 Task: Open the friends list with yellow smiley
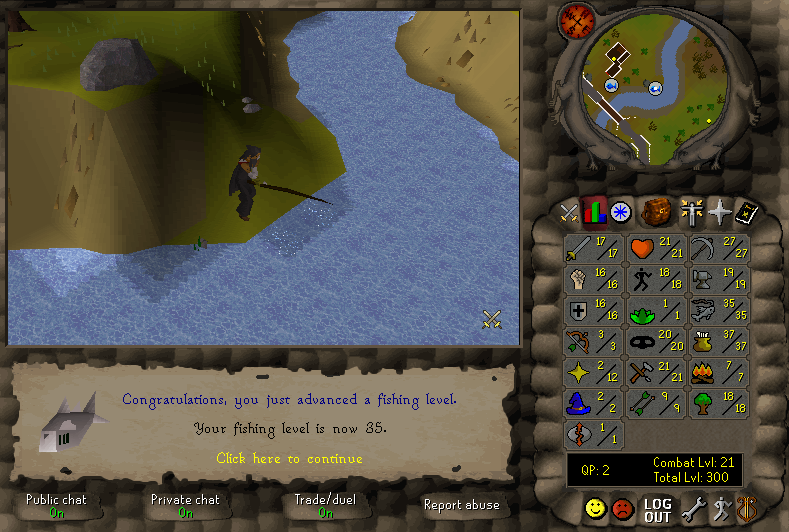596,510
